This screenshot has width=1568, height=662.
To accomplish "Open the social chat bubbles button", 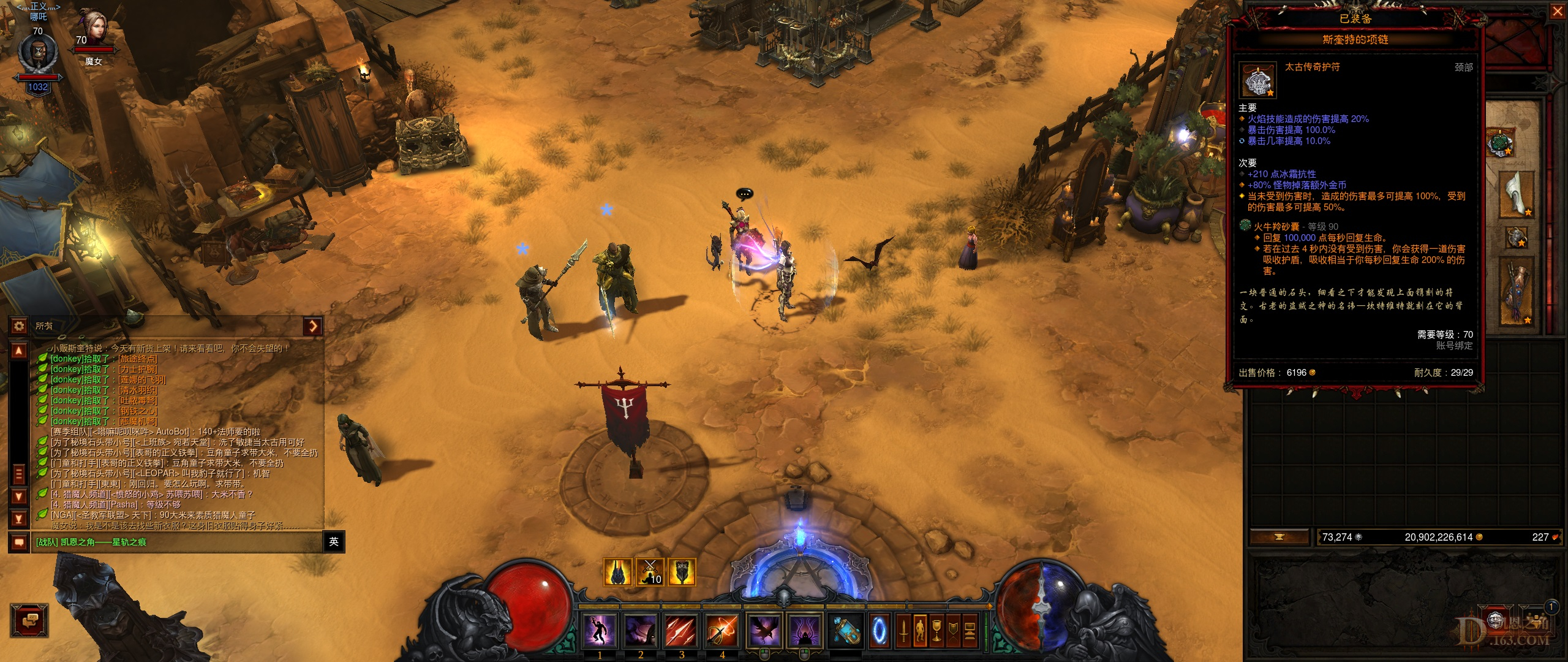I will pyautogui.click(x=29, y=622).
